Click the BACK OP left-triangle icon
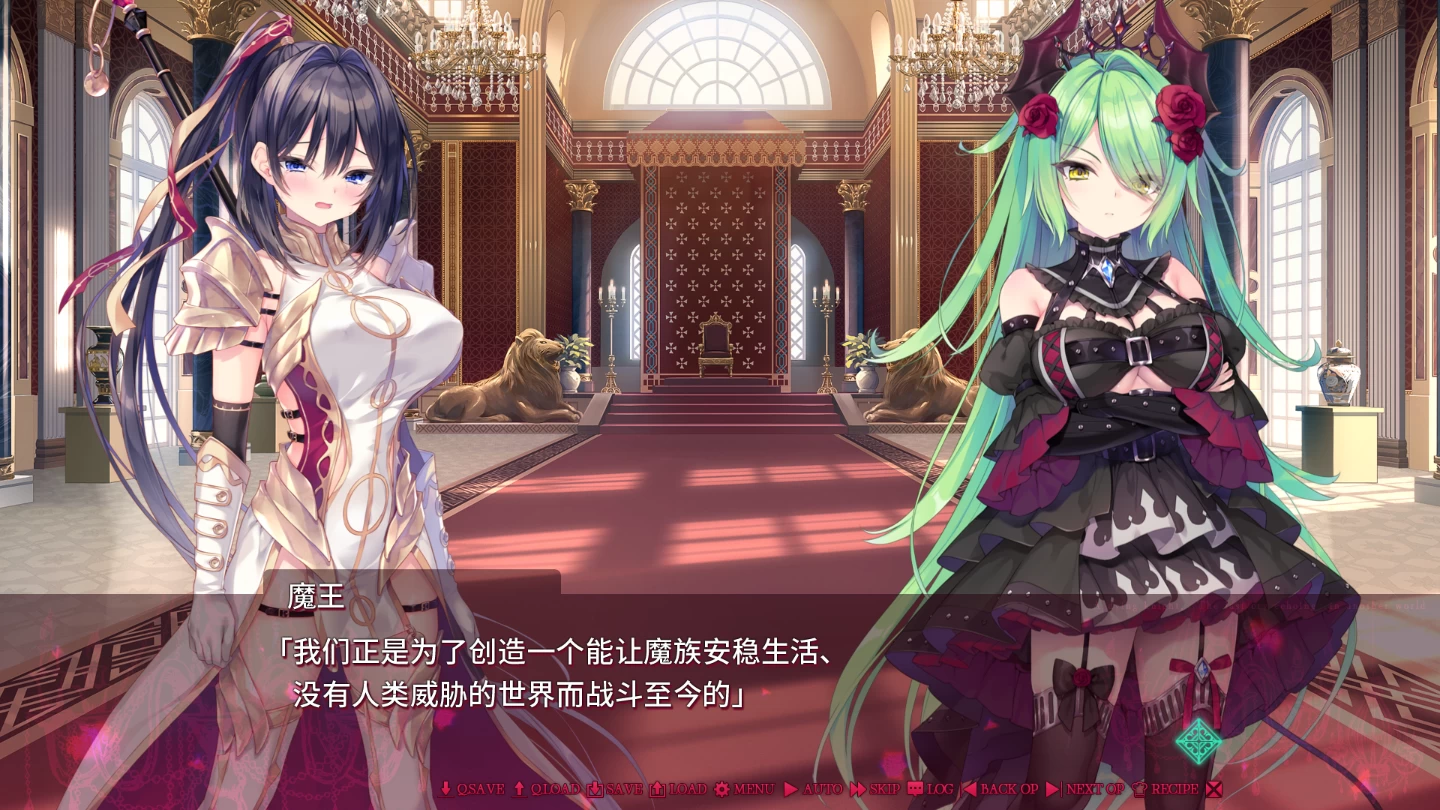 coord(967,789)
